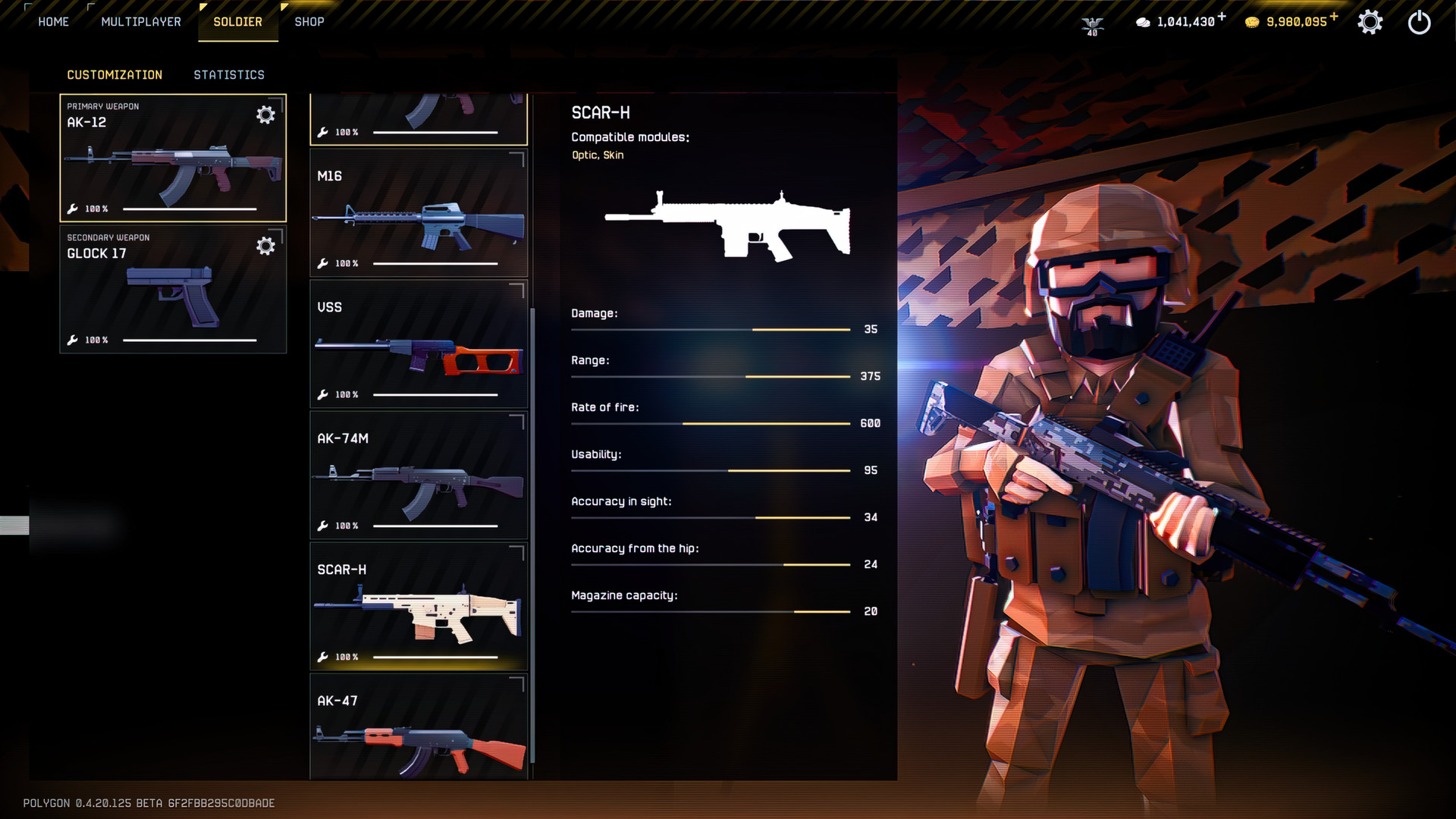The width and height of the screenshot is (1456, 819).
Task: Click the plus to add gold coins
Action: 1333,14
